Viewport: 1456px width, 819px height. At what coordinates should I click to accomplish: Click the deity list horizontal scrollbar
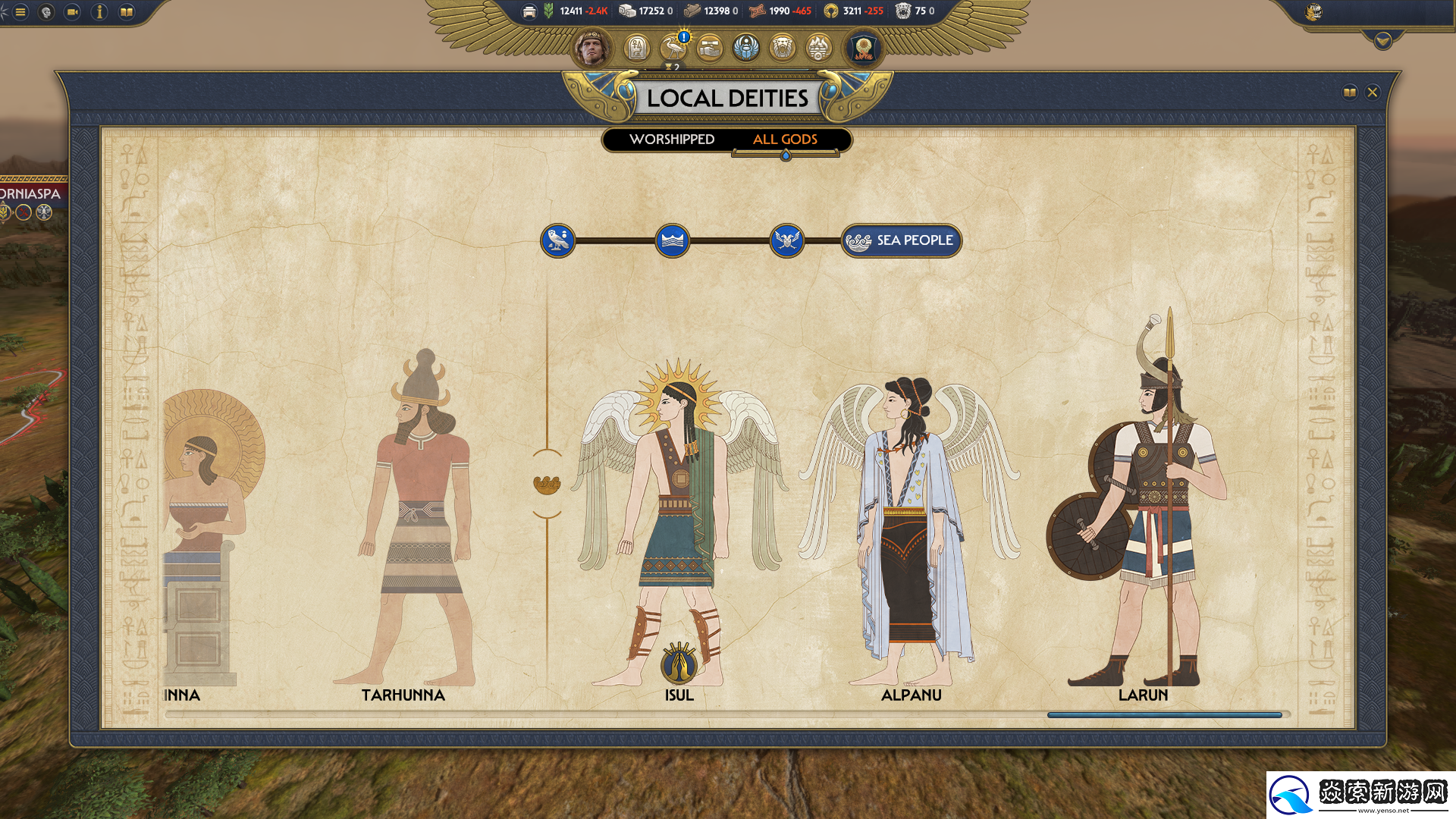click(x=1164, y=714)
